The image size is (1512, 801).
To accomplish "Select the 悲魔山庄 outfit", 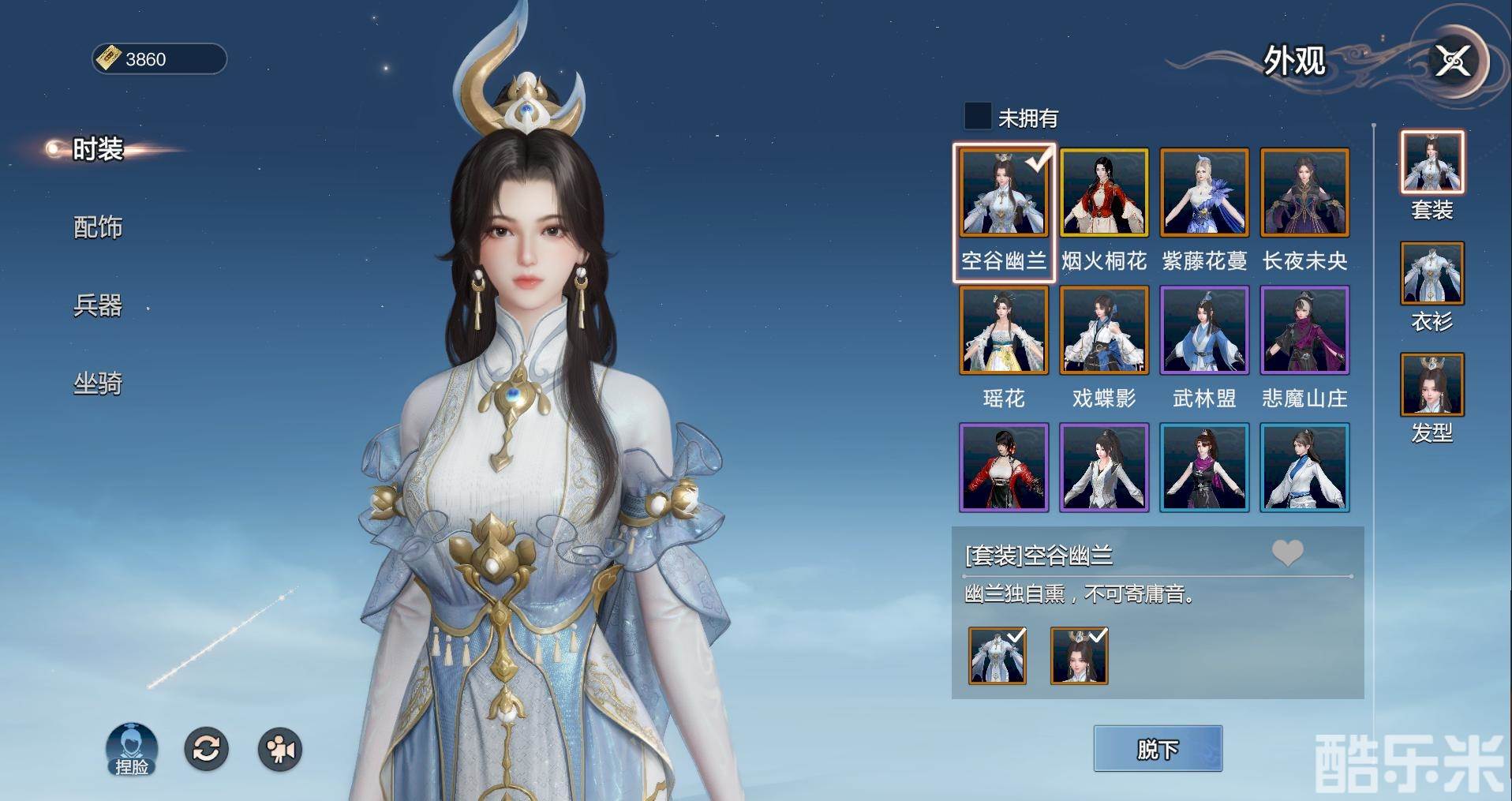I will click(1304, 331).
